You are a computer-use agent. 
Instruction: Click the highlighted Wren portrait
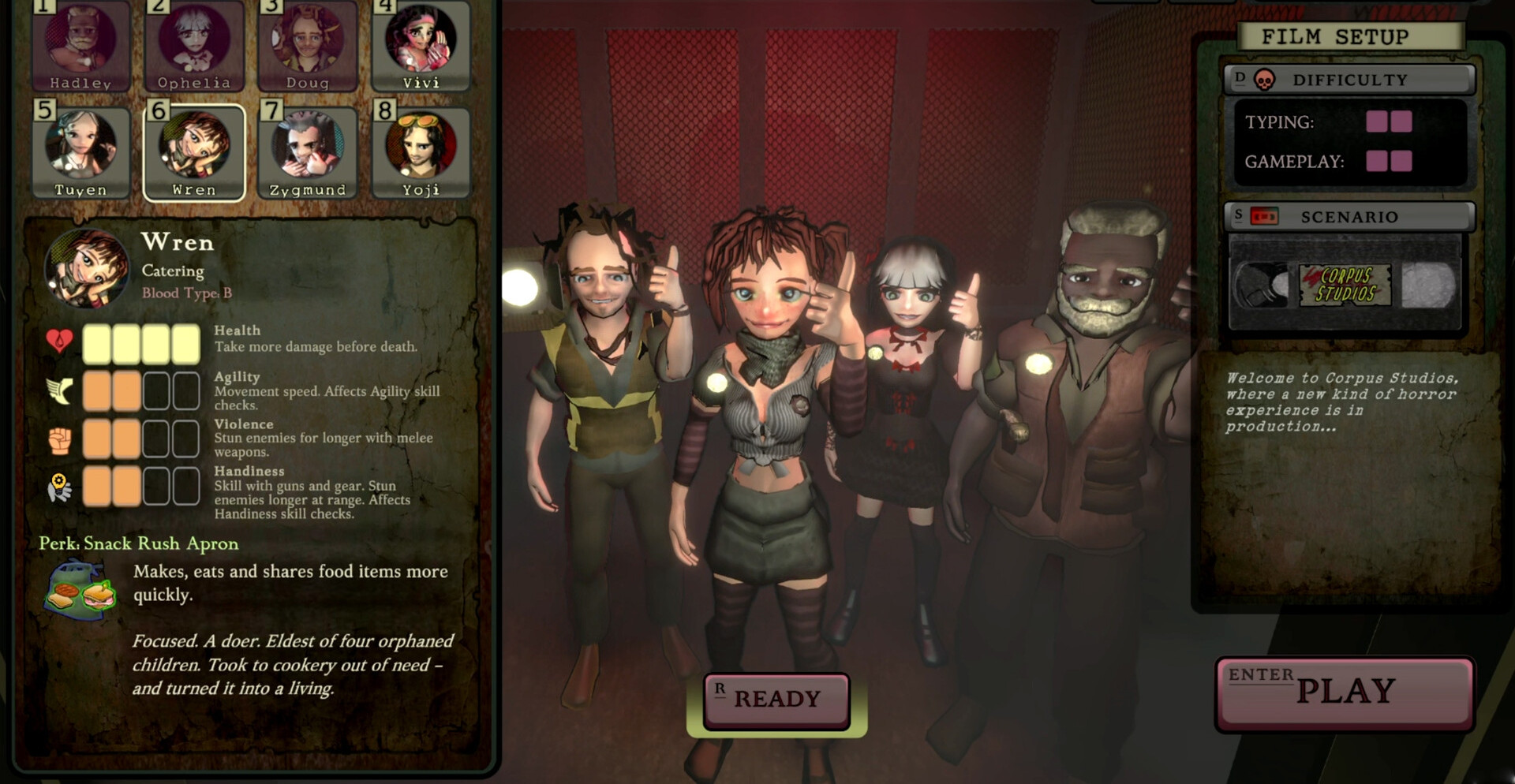point(194,151)
